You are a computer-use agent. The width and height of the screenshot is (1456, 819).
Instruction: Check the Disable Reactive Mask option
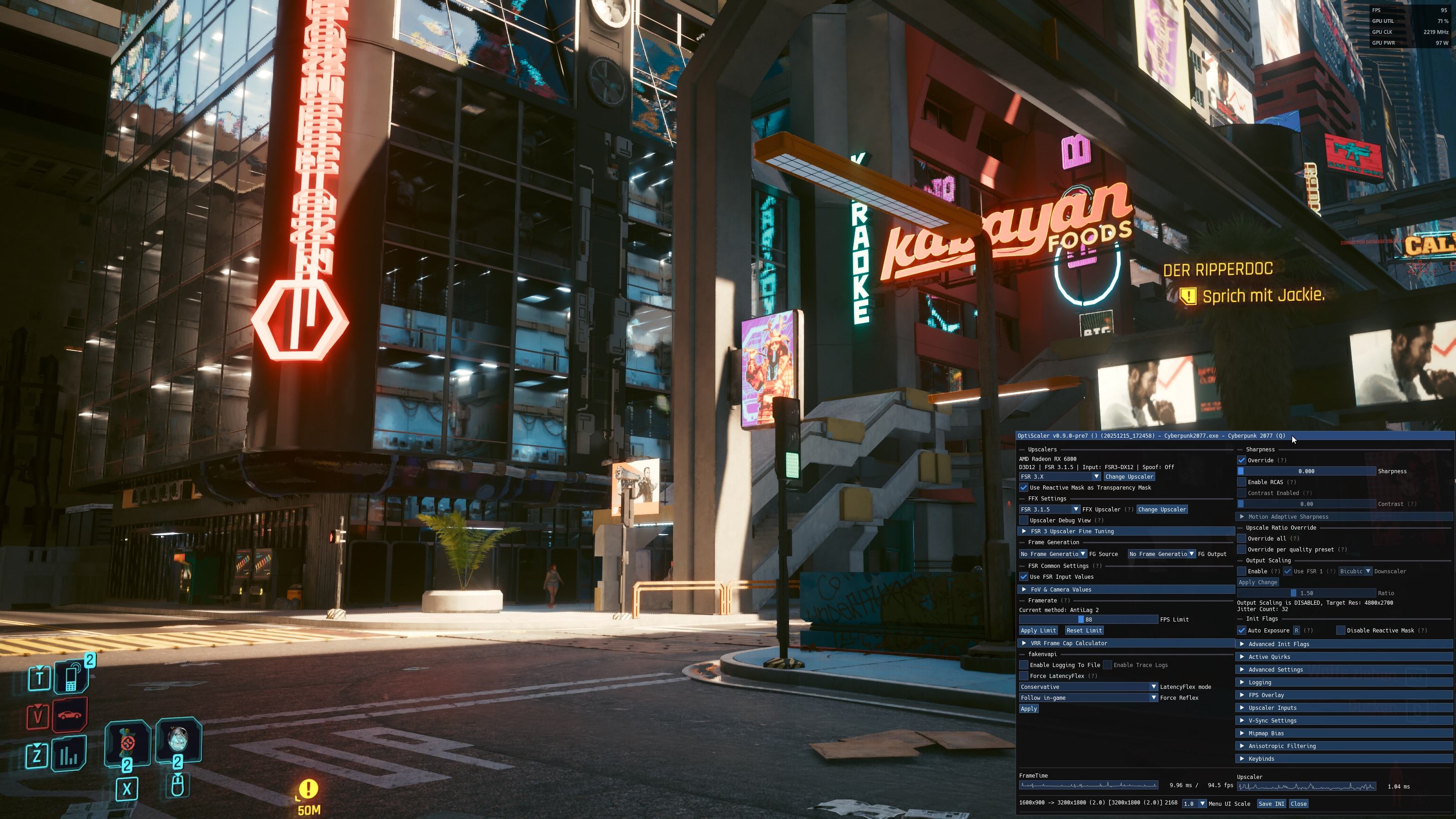[1341, 631]
